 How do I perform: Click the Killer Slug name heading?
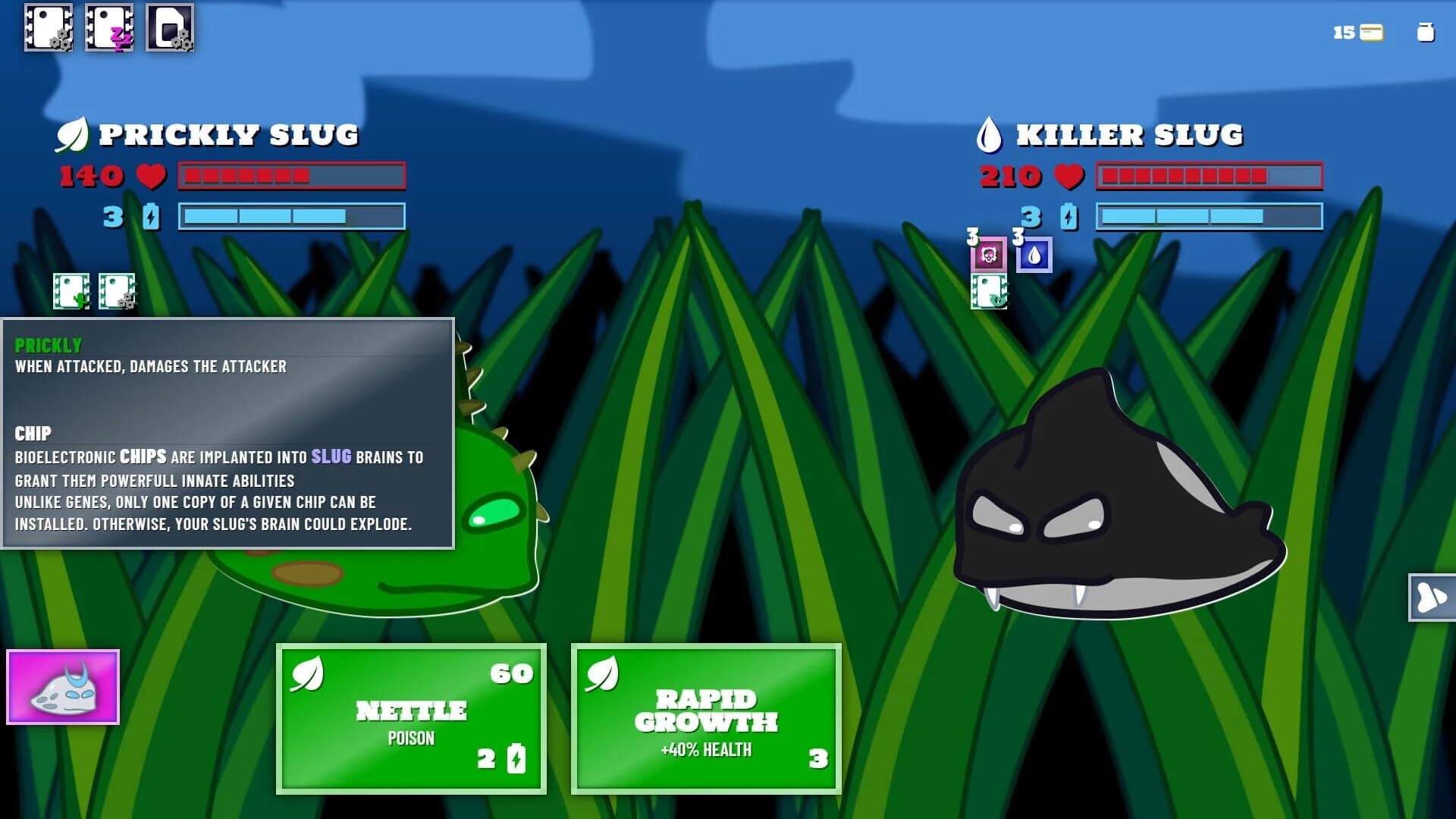tap(1130, 134)
